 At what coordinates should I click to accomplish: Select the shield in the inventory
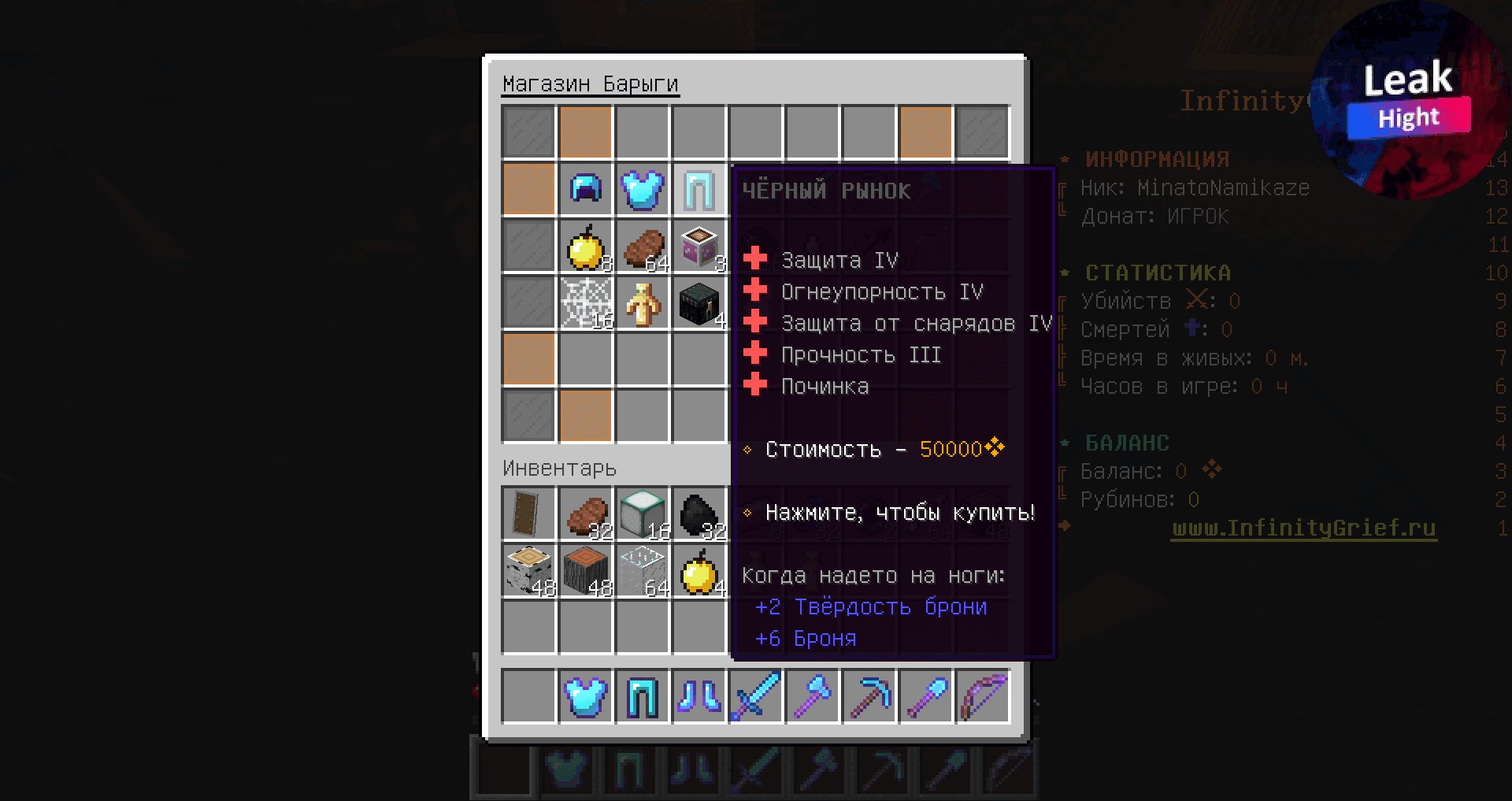(x=528, y=514)
